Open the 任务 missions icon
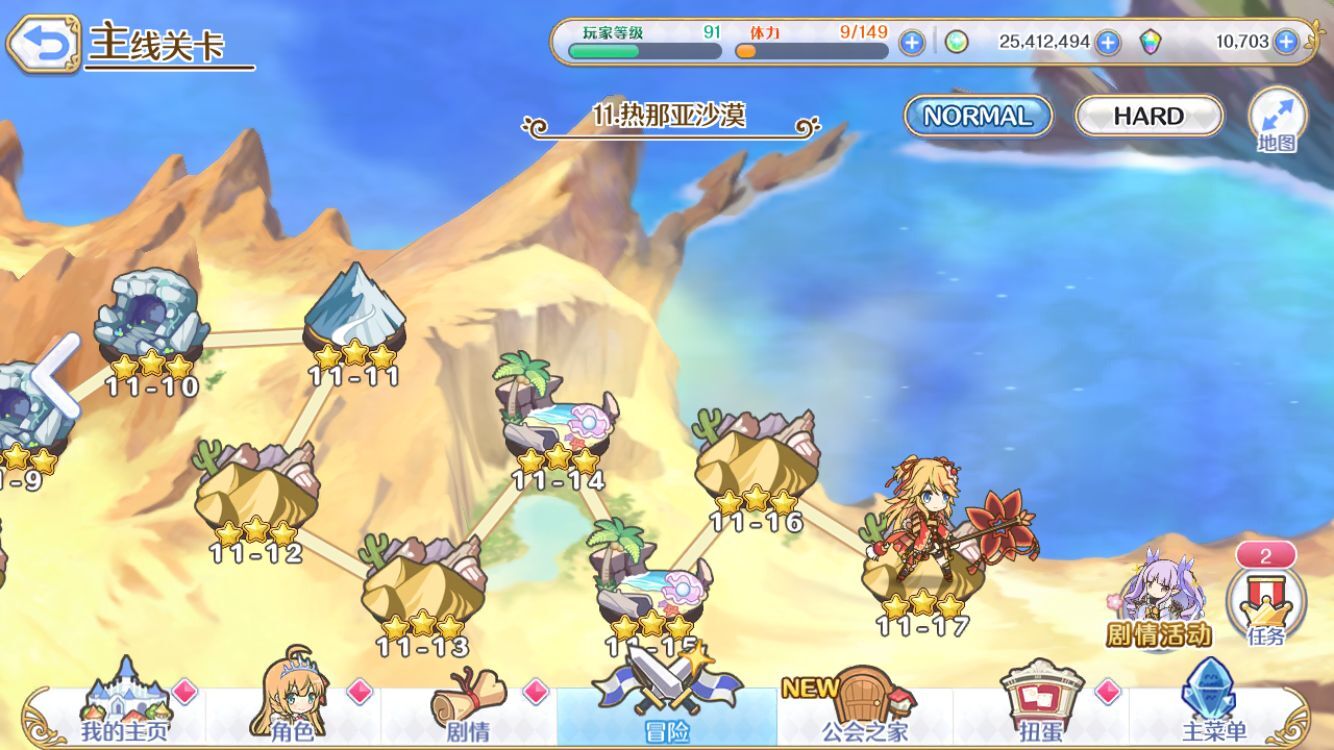 [x=1266, y=602]
